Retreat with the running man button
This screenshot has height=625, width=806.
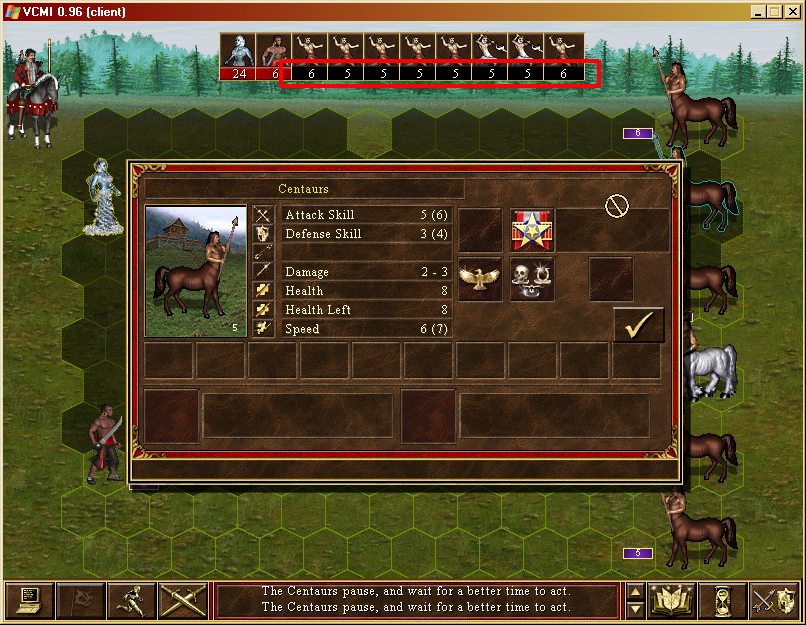pyautogui.click(x=132, y=600)
